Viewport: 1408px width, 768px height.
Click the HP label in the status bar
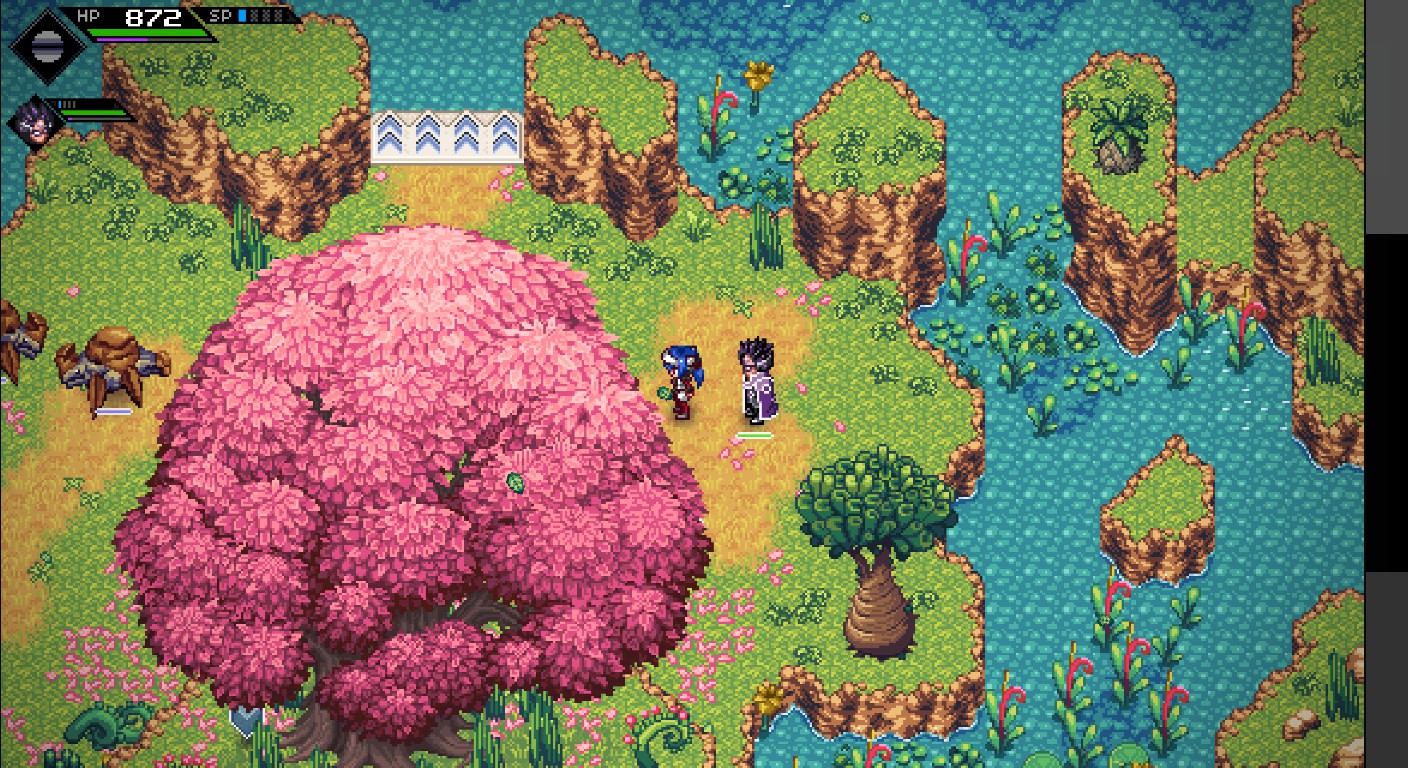[88, 15]
